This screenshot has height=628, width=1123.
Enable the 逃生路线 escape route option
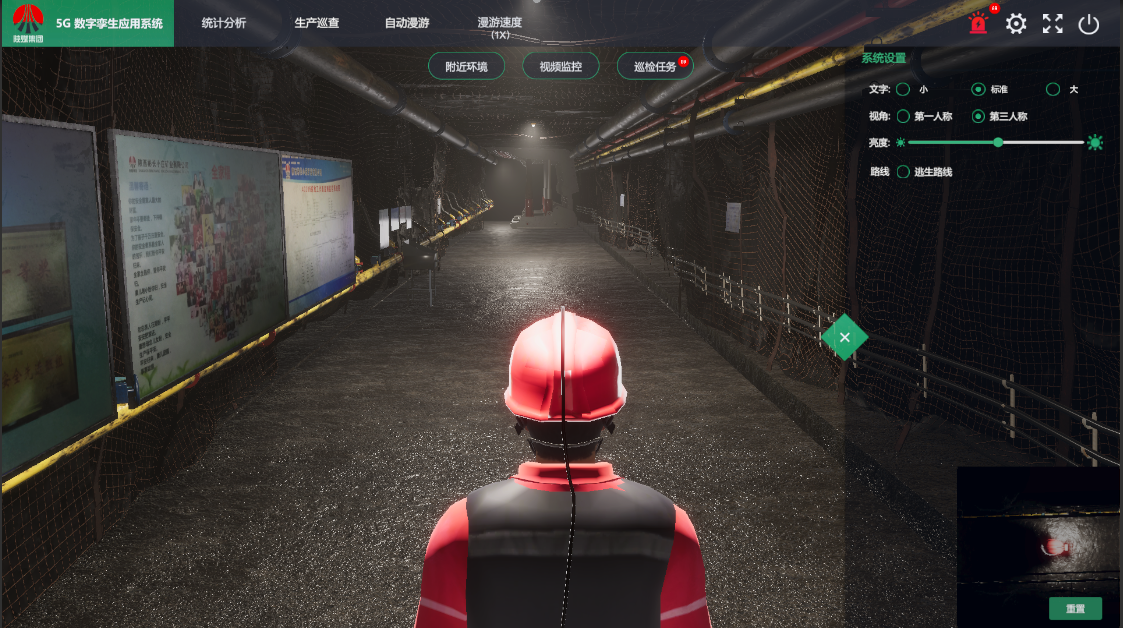pos(903,172)
